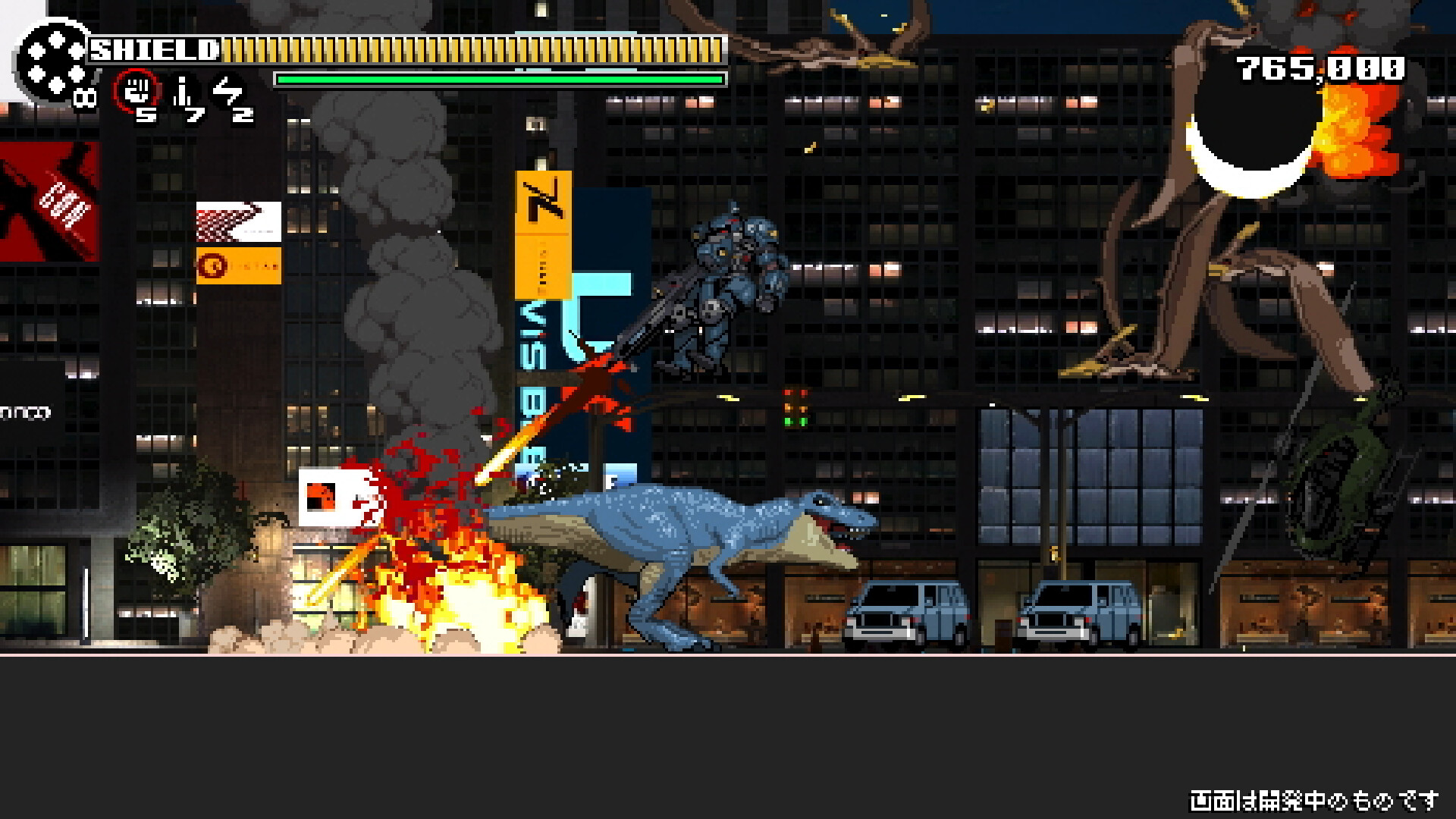Click the grenade ammo icon showing 7
The image size is (1456, 819).
pos(182,91)
